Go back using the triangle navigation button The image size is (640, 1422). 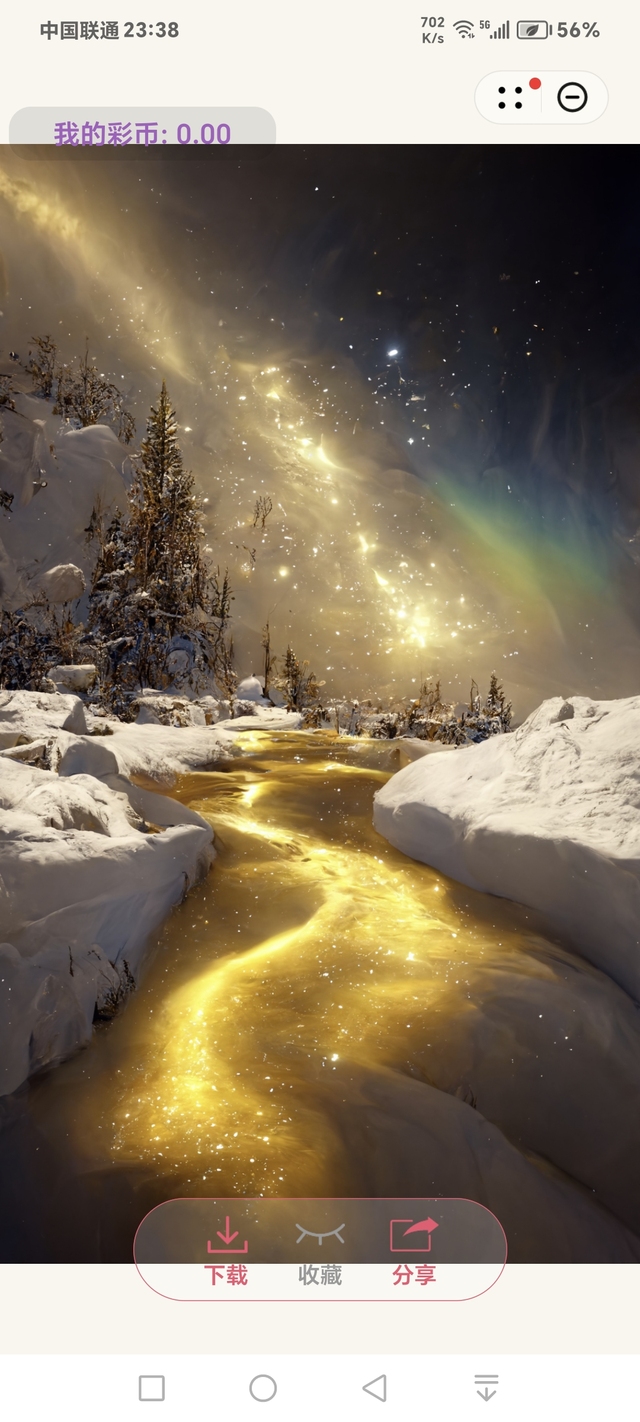pos(374,1388)
